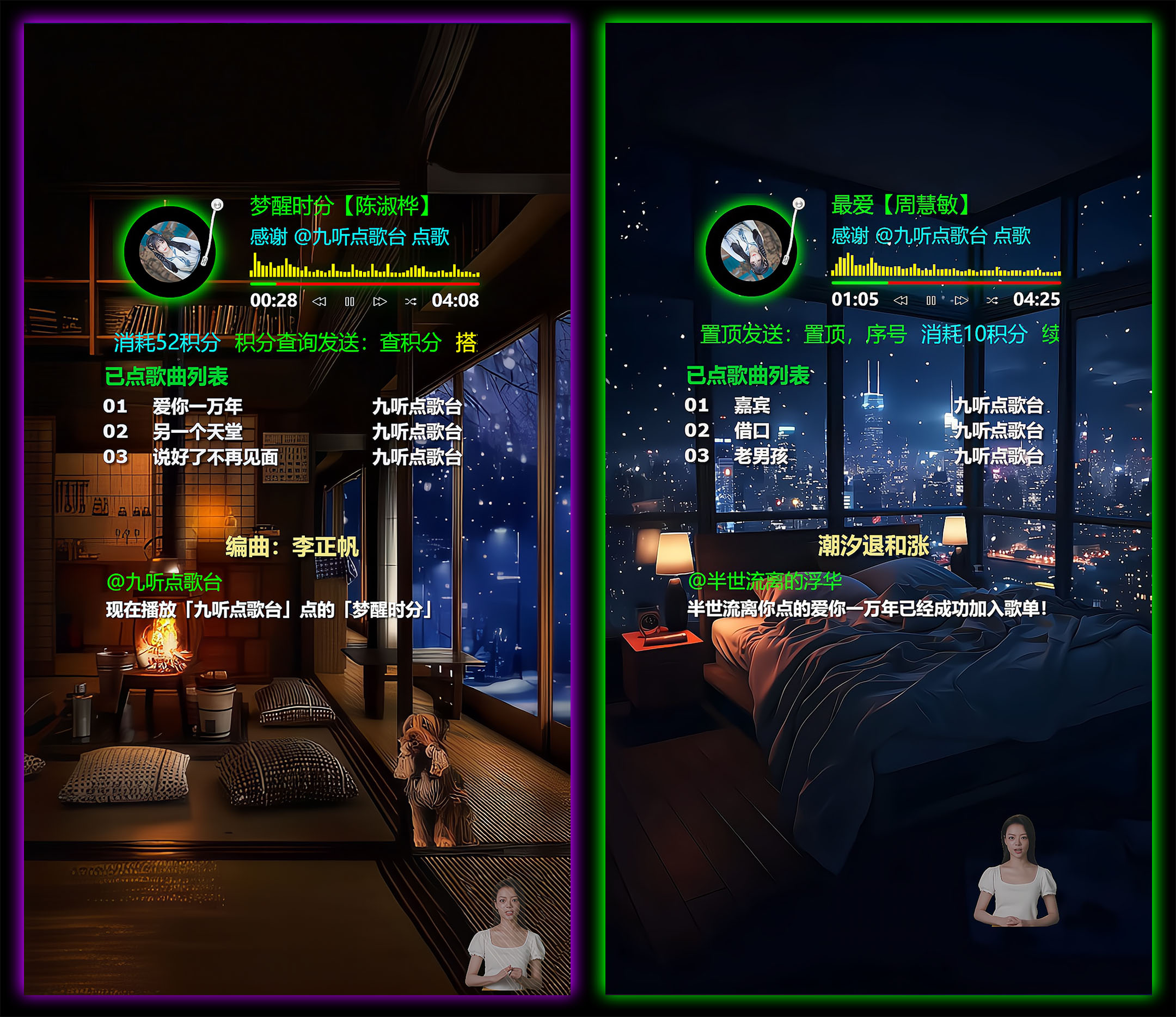Open the @半世流离的浮华 user mention
The image size is (1176, 1017).
764,581
